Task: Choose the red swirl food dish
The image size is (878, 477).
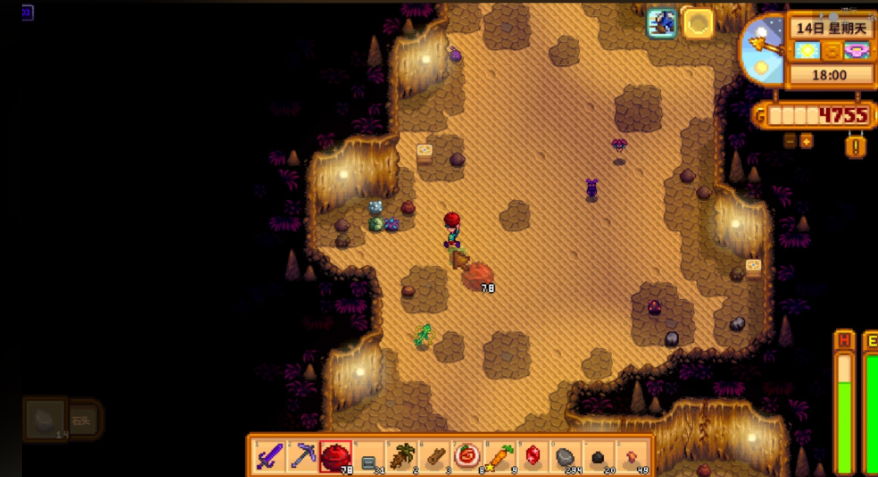Action: pos(467,456)
